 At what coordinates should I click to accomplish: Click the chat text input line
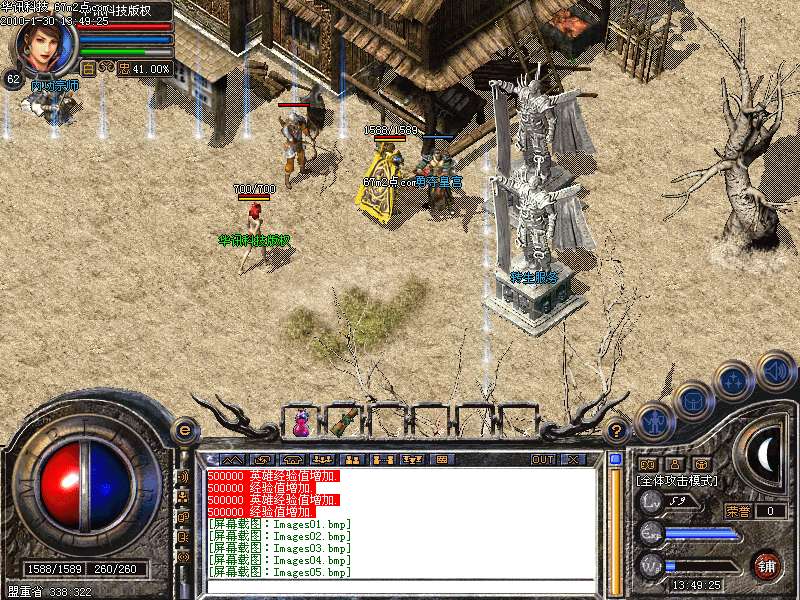click(x=400, y=585)
